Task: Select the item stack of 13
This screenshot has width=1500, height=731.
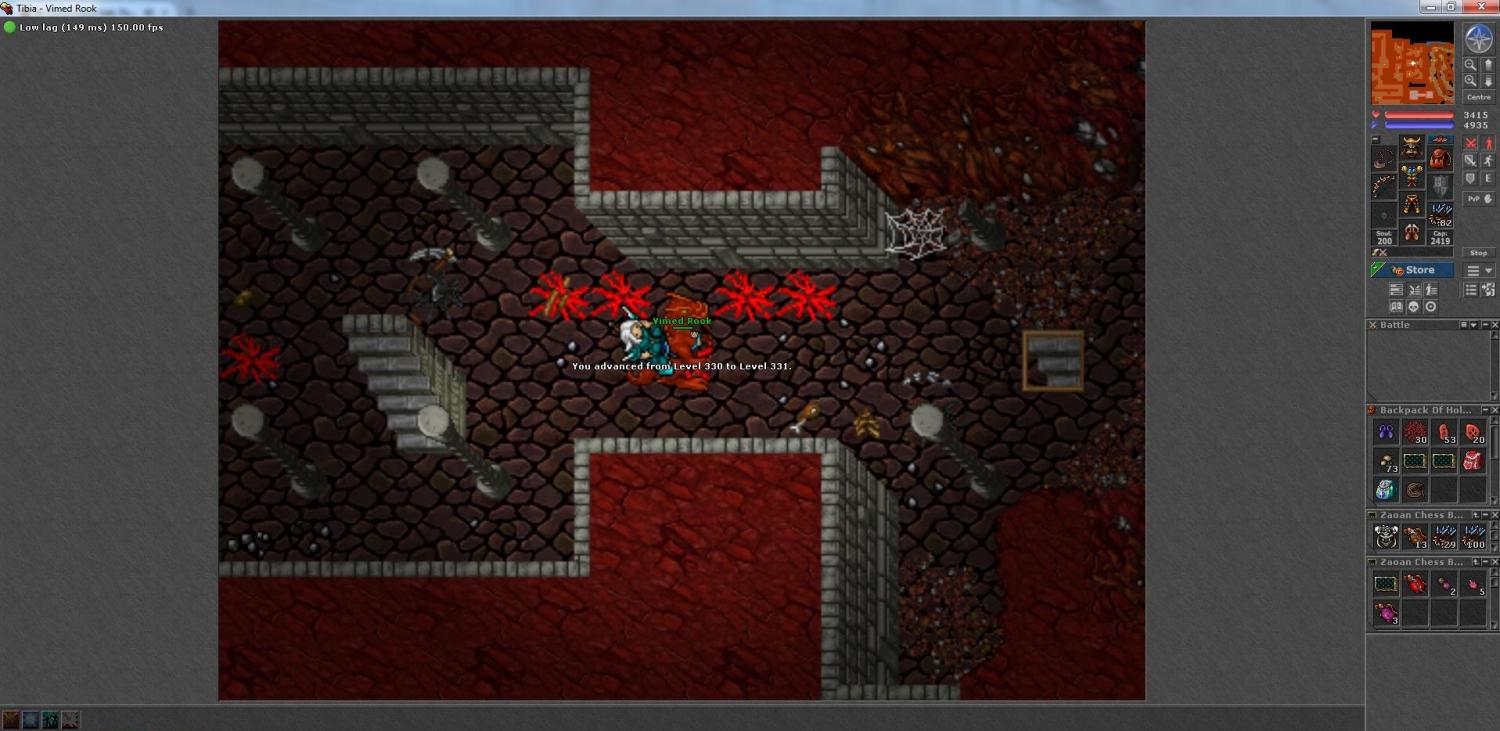Action: click(1415, 537)
